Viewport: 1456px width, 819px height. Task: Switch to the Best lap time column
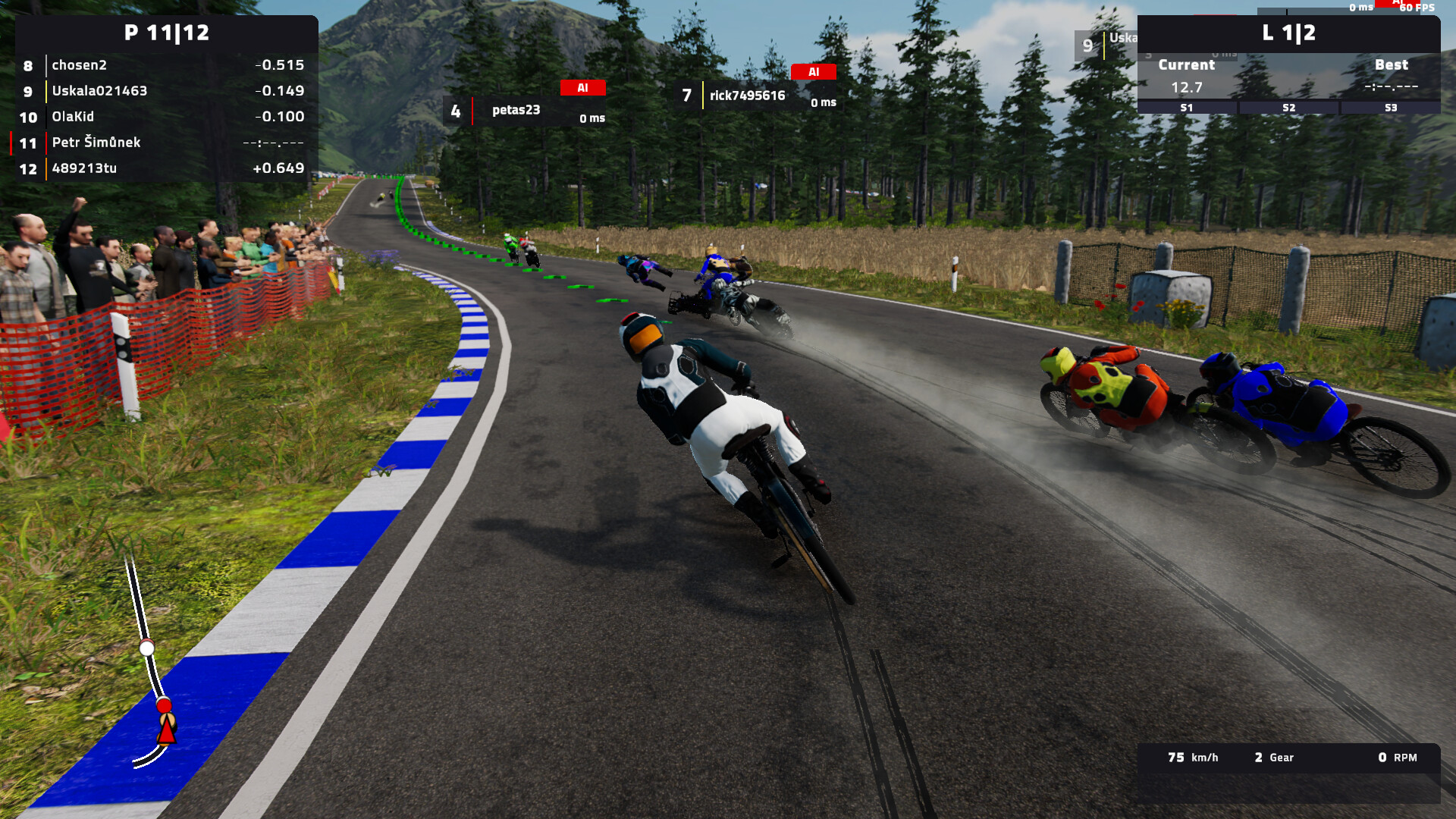1392,65
